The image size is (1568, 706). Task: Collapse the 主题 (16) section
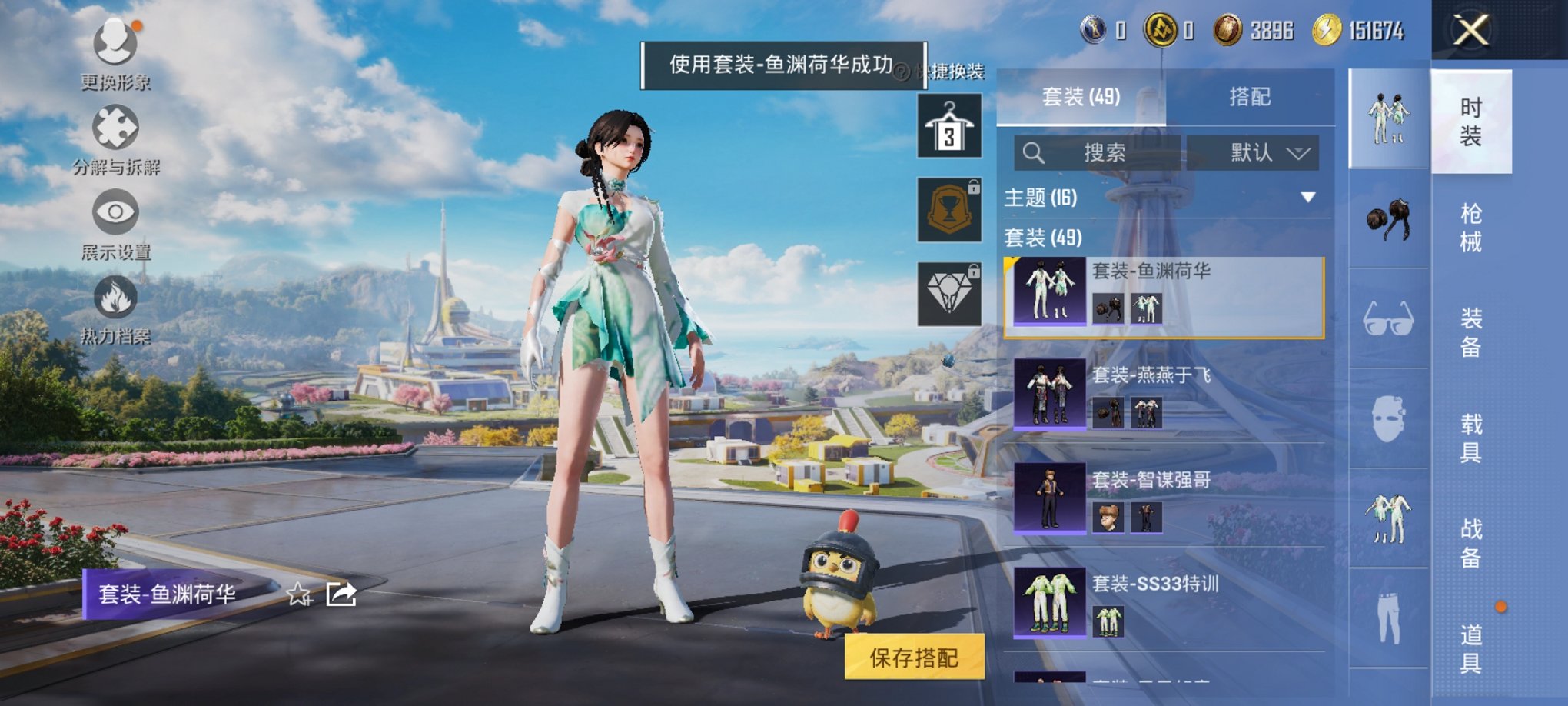coord(1307,198)
